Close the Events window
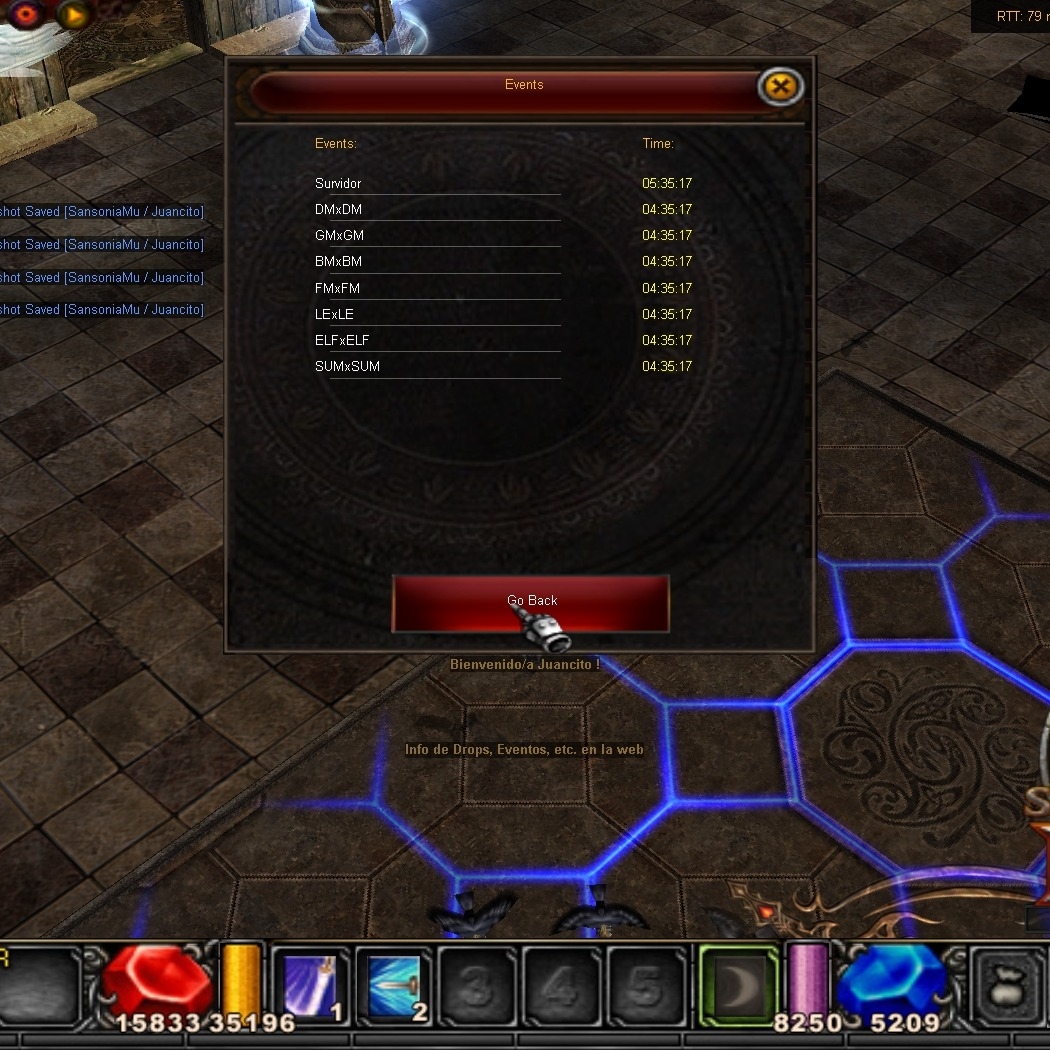1050x1050 pixels. click(780, 87)
